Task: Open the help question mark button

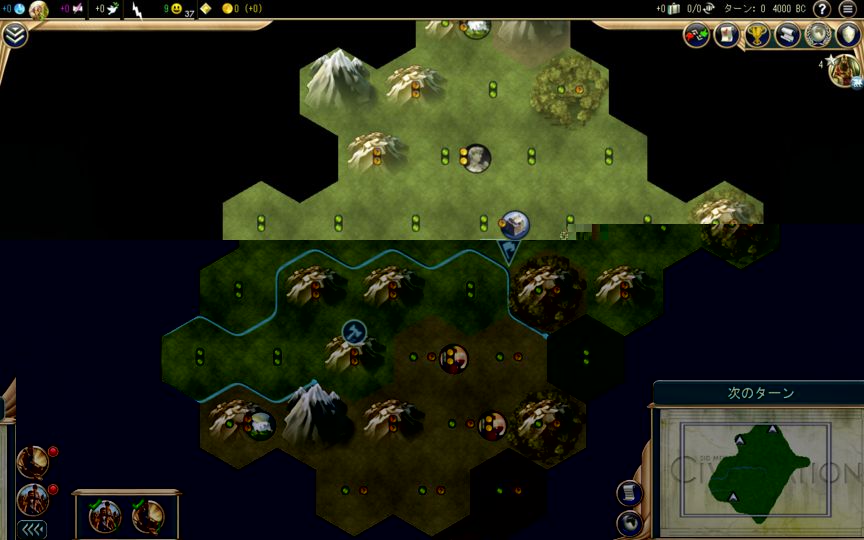Action: pos(822,9)
